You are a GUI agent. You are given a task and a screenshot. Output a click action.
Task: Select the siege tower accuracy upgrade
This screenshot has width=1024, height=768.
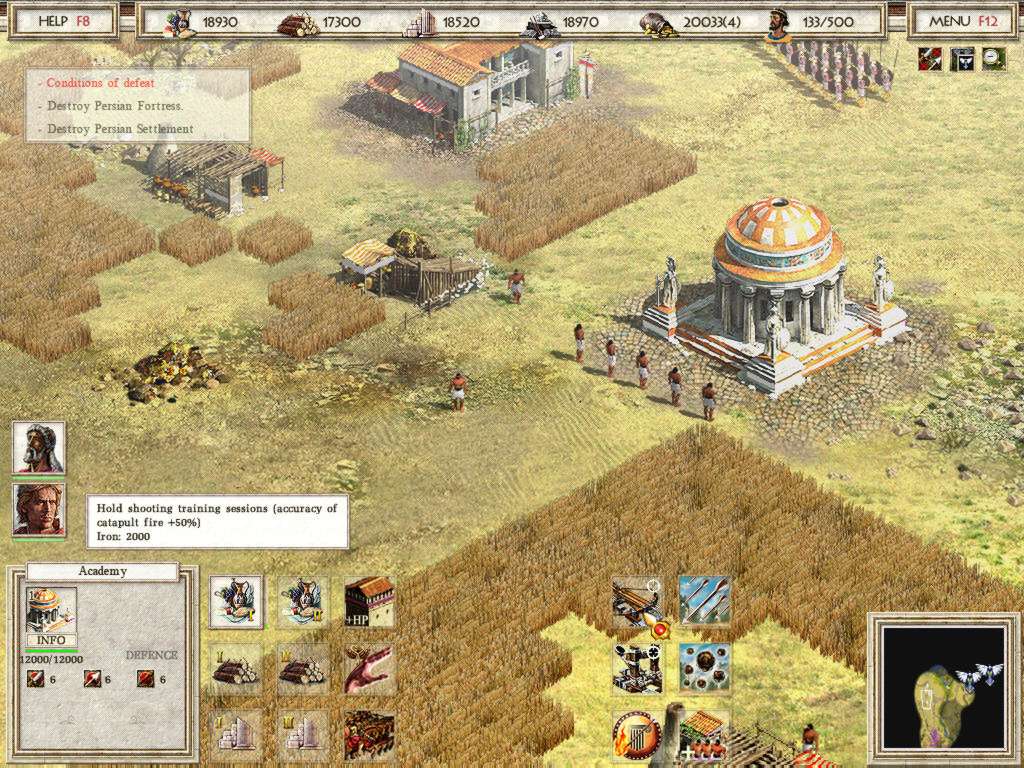click(x=637, y=668)
